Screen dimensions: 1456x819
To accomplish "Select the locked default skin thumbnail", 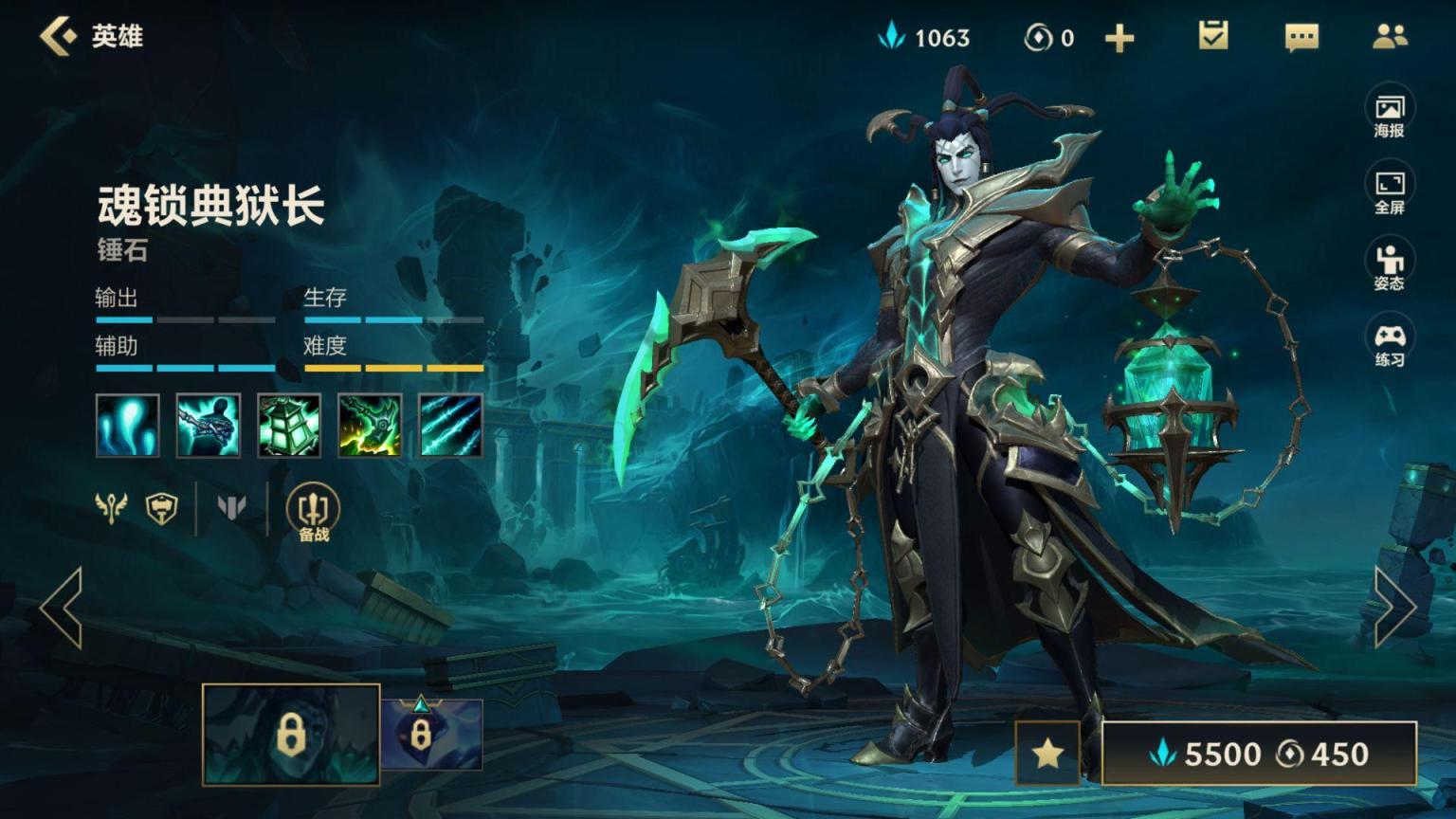I will (291, 735).
